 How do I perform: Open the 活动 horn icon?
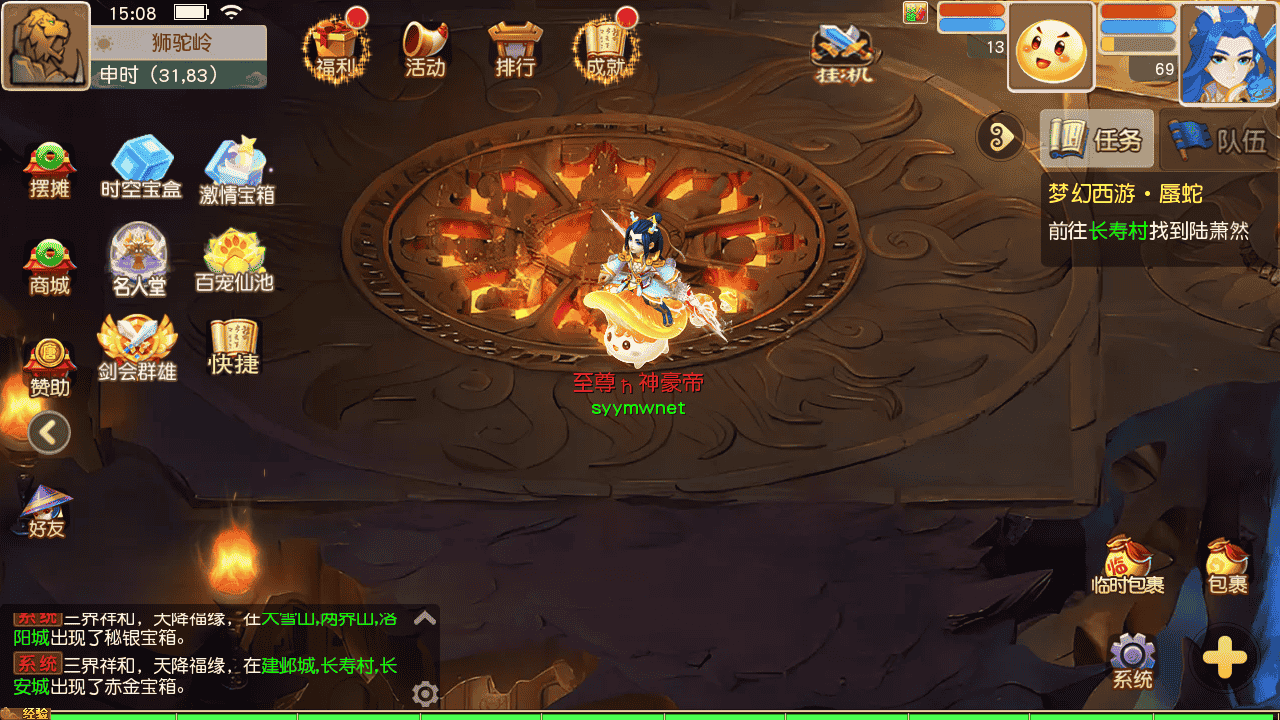click(x=425, y=48)
